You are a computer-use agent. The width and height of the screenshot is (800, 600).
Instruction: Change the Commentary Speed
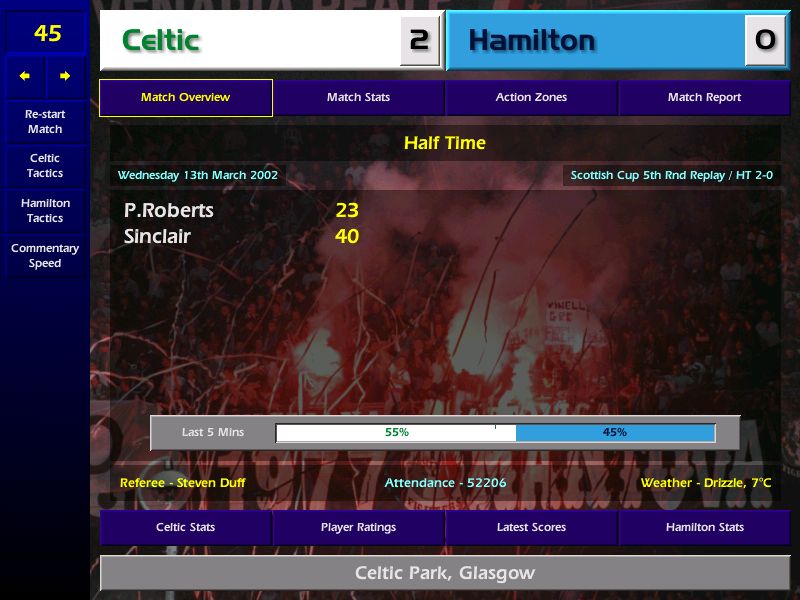tap(45, 256)
